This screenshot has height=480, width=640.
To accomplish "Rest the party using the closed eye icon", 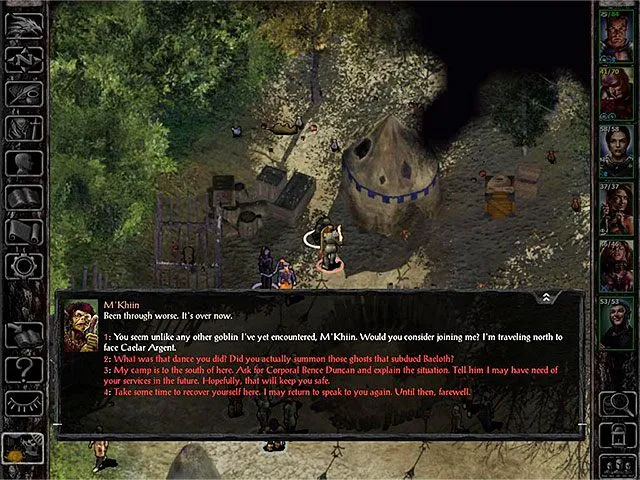I will (x=22, y=403).
